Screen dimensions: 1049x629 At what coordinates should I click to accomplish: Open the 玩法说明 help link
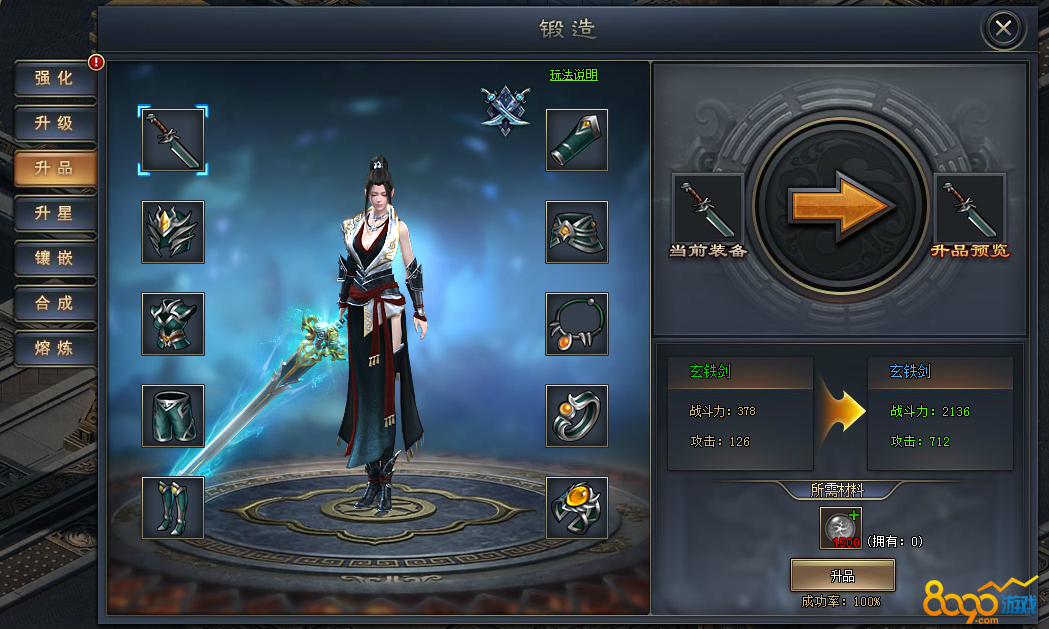(x=574, y=75)
